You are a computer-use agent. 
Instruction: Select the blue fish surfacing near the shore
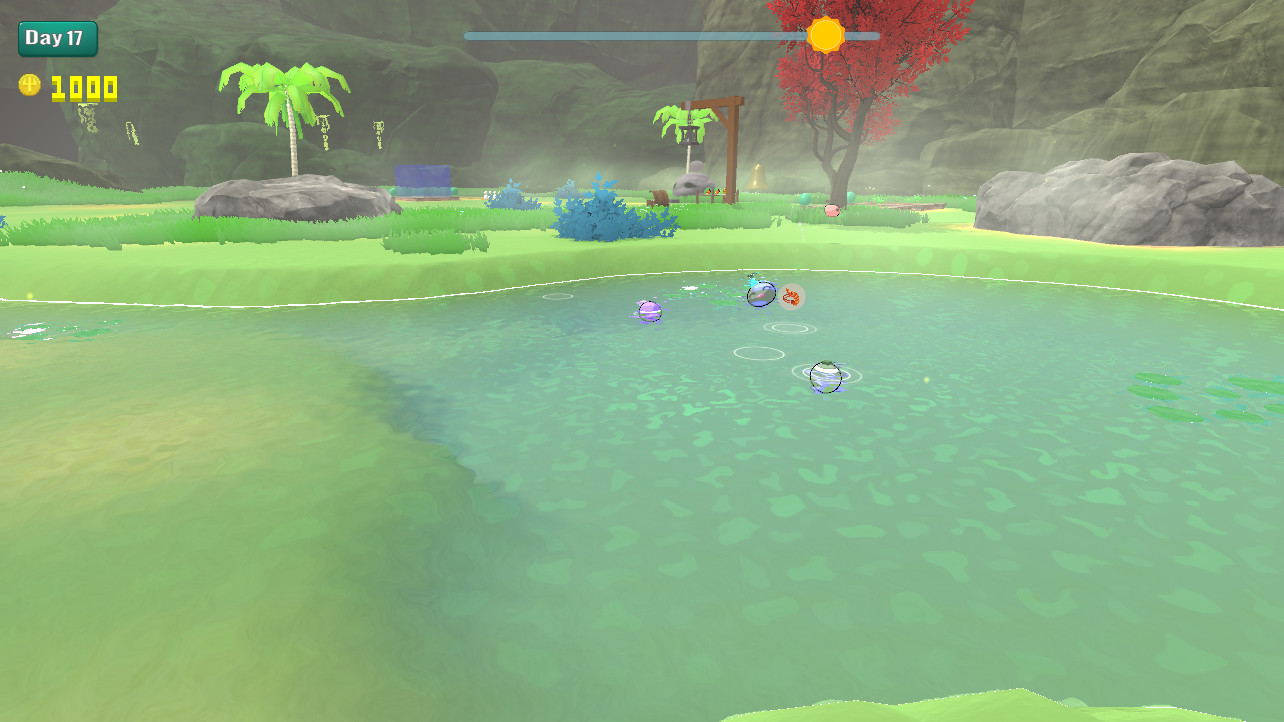click(762, 294)
